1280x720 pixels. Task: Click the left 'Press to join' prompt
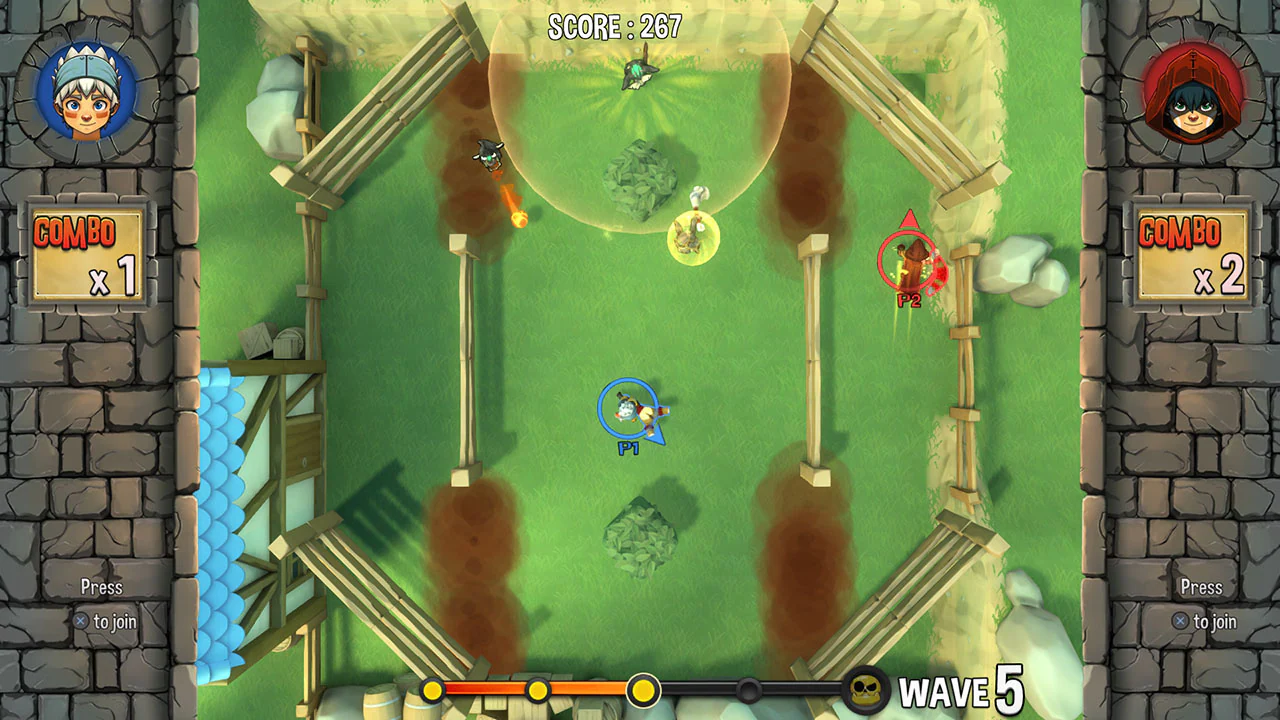98,603
